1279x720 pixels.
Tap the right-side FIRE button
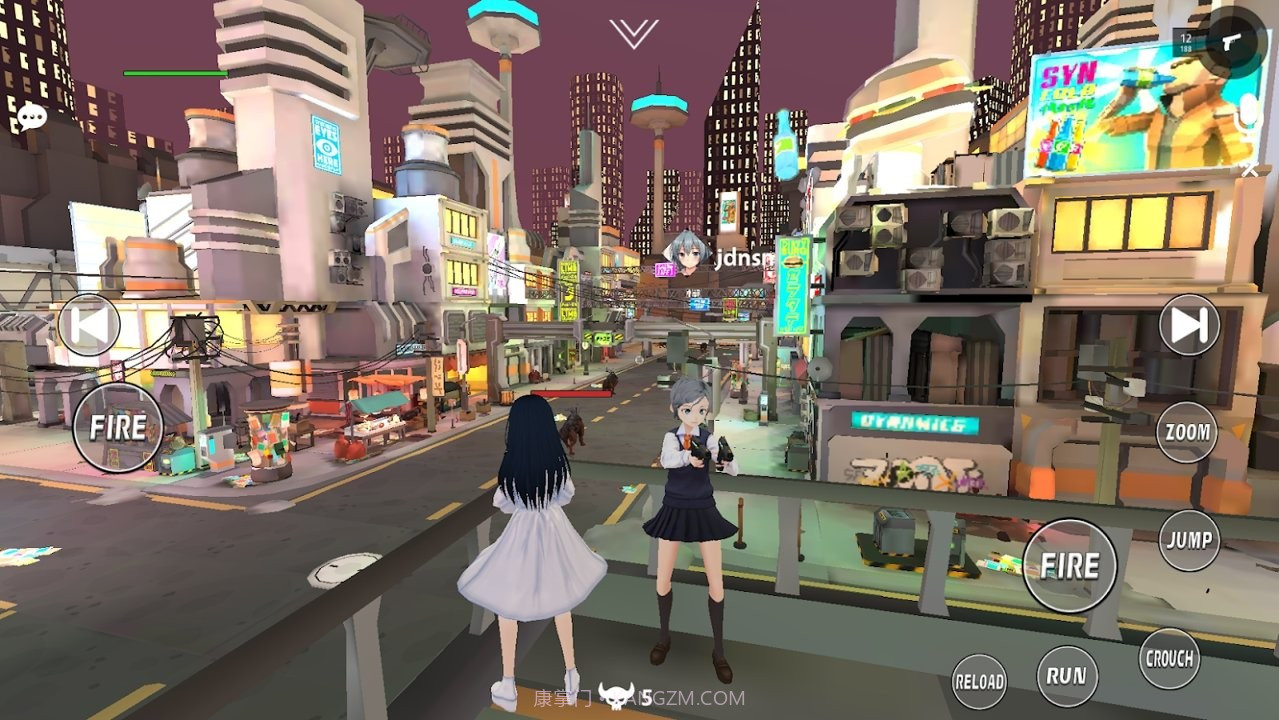point(1069,566)
